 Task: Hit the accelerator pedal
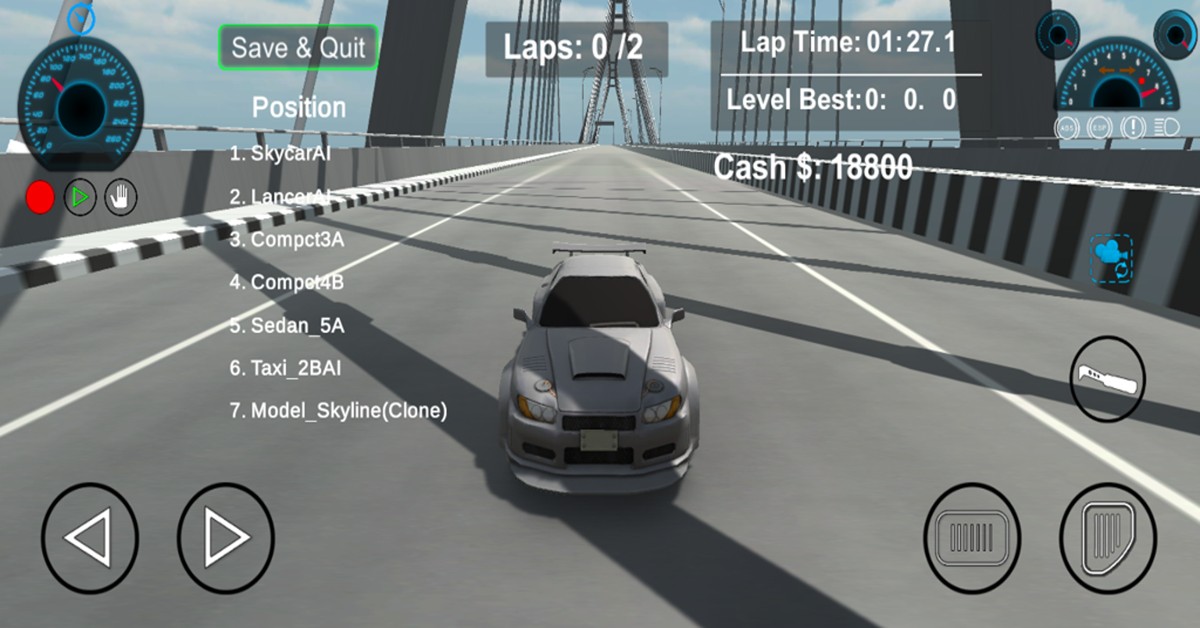click(x=1107, y=538)
